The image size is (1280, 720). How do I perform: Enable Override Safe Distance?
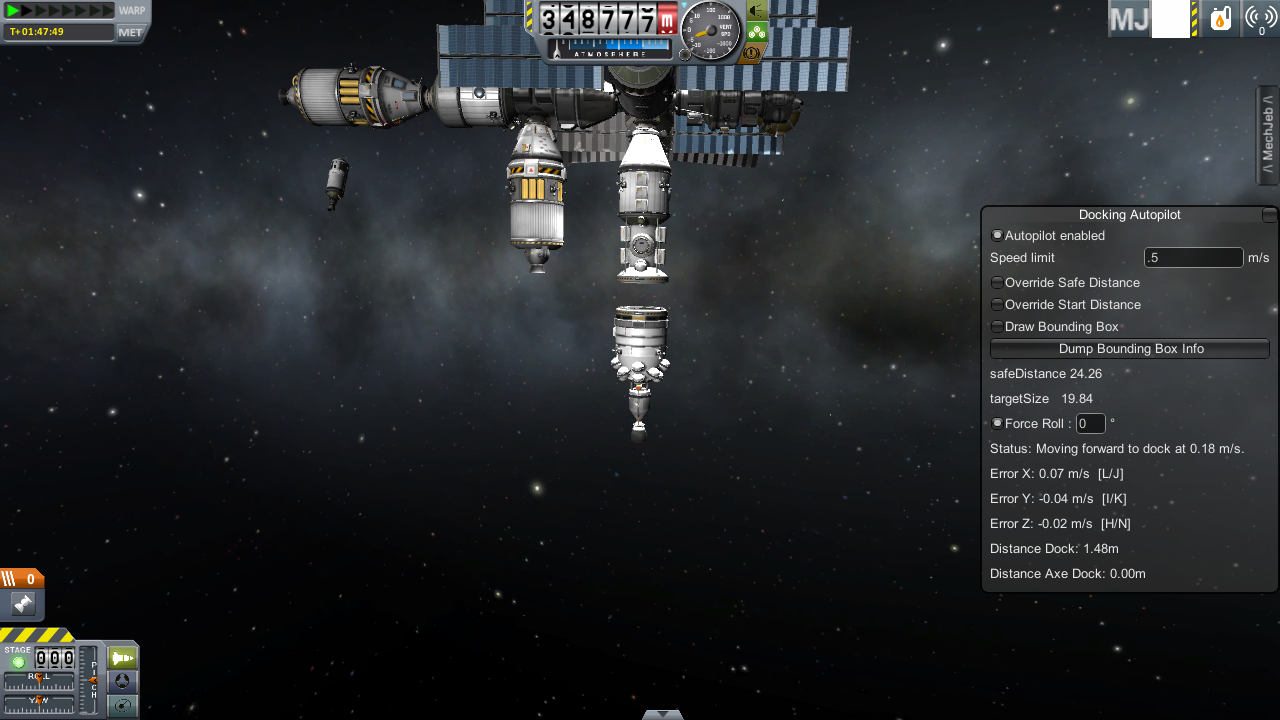click(x=997, y=283)
